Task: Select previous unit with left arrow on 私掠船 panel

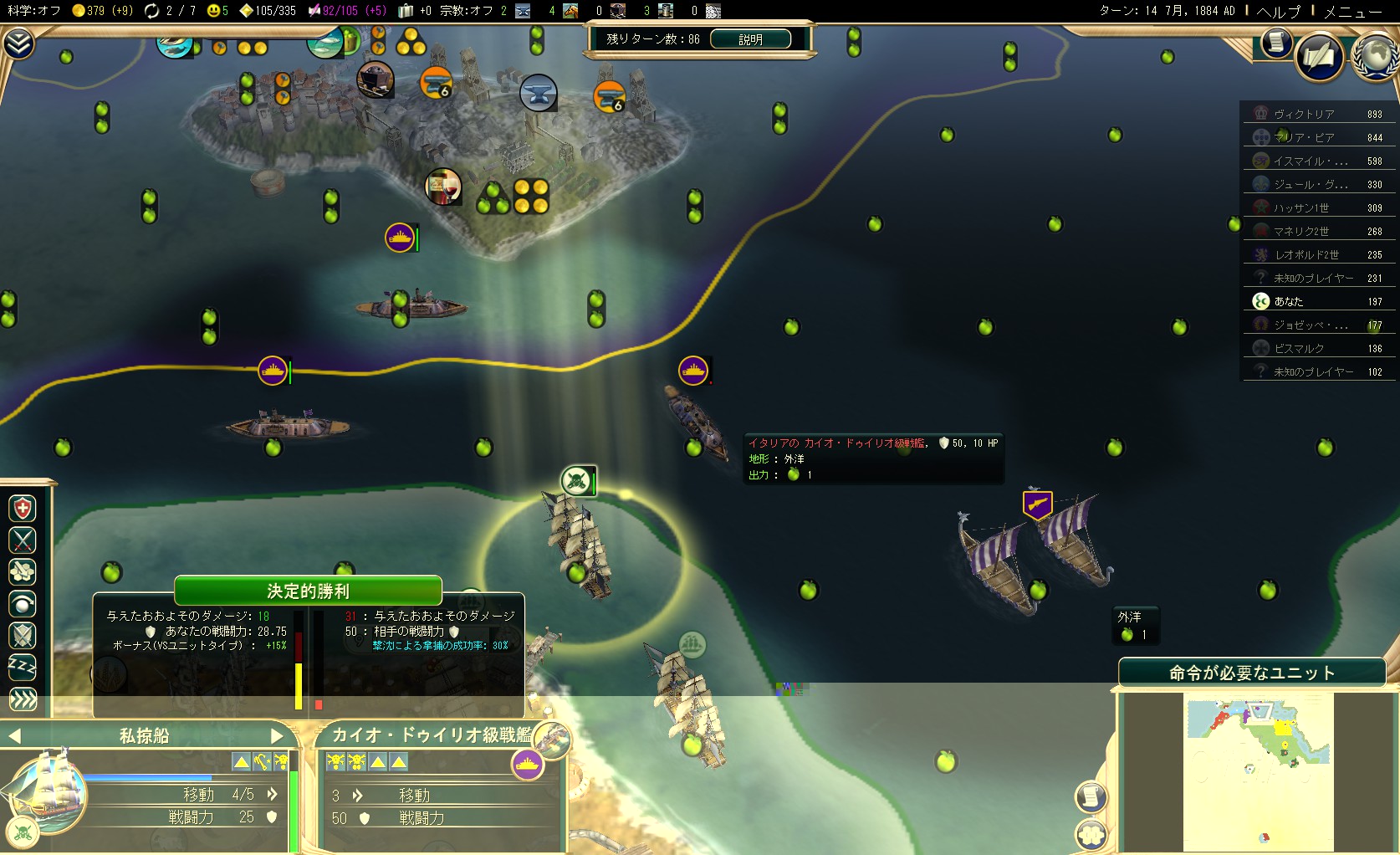Action: tap(13, 736)
